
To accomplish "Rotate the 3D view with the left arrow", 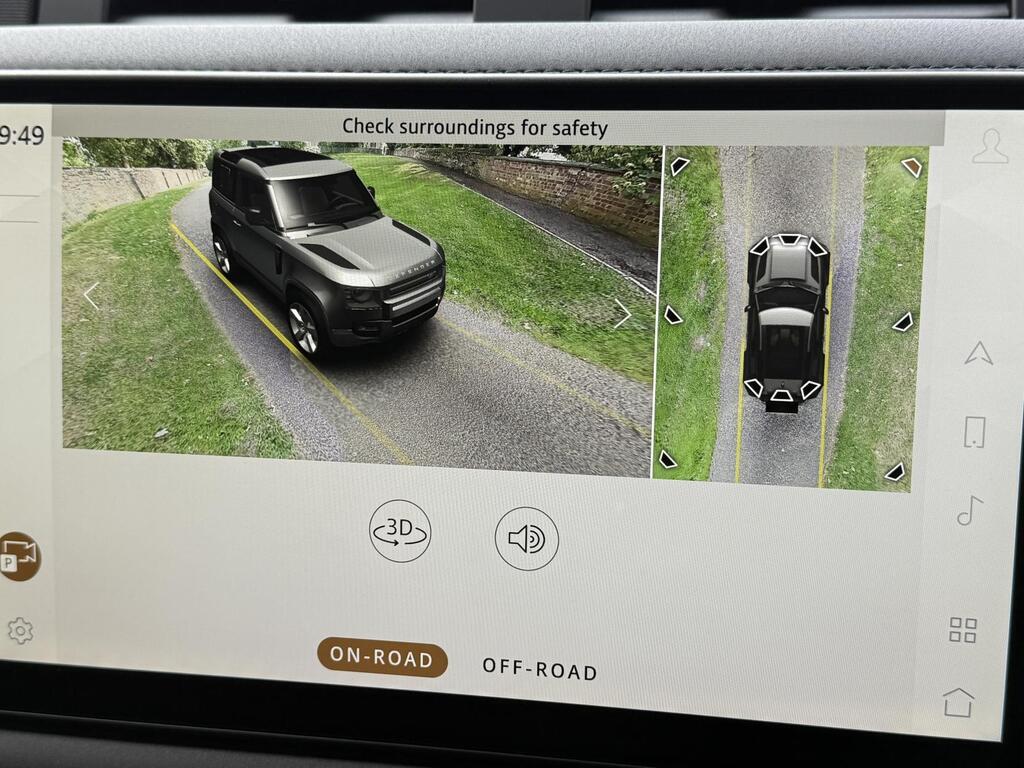I will (91, 295).
